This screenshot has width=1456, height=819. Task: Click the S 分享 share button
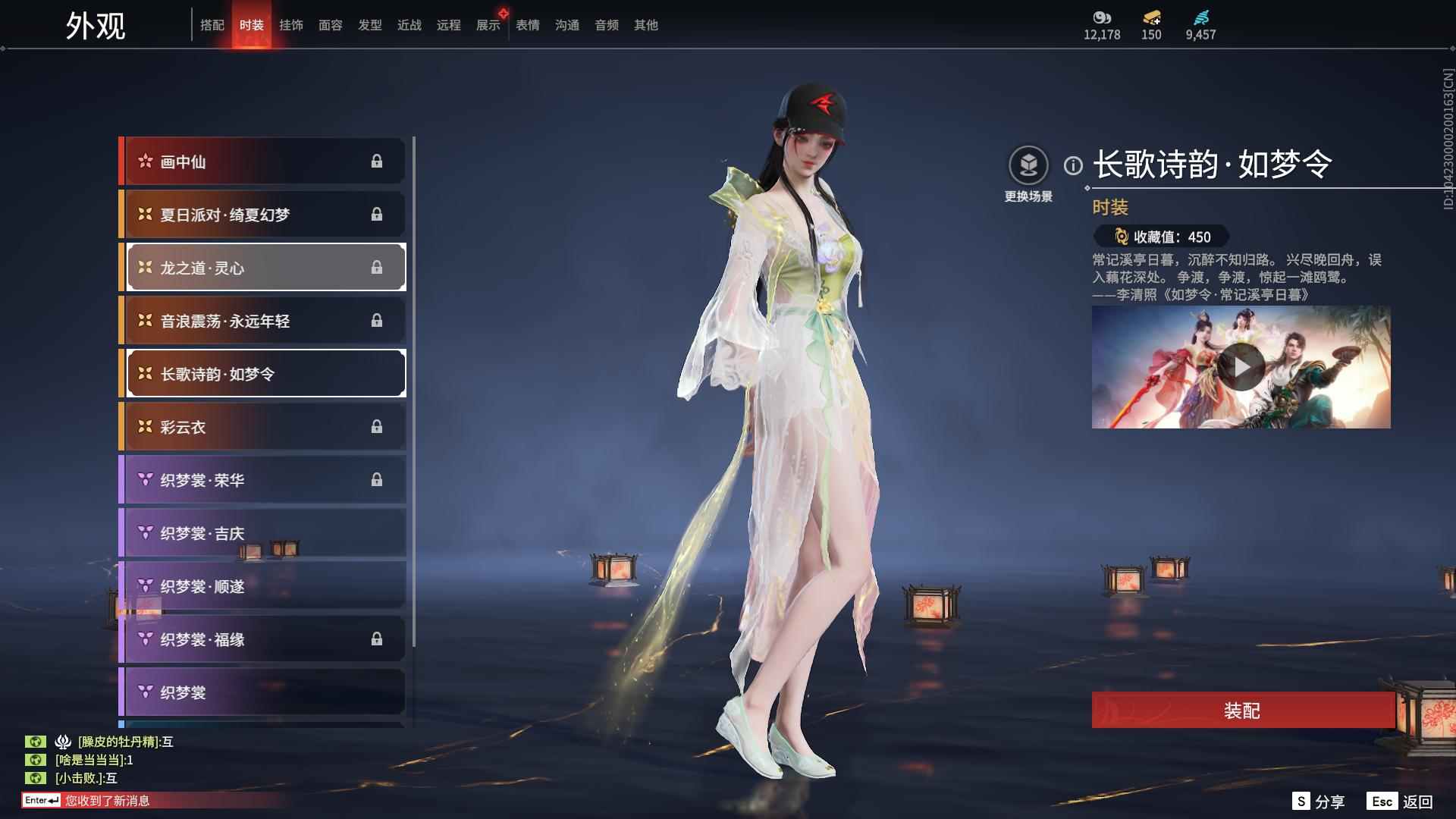coord(1319,800)
